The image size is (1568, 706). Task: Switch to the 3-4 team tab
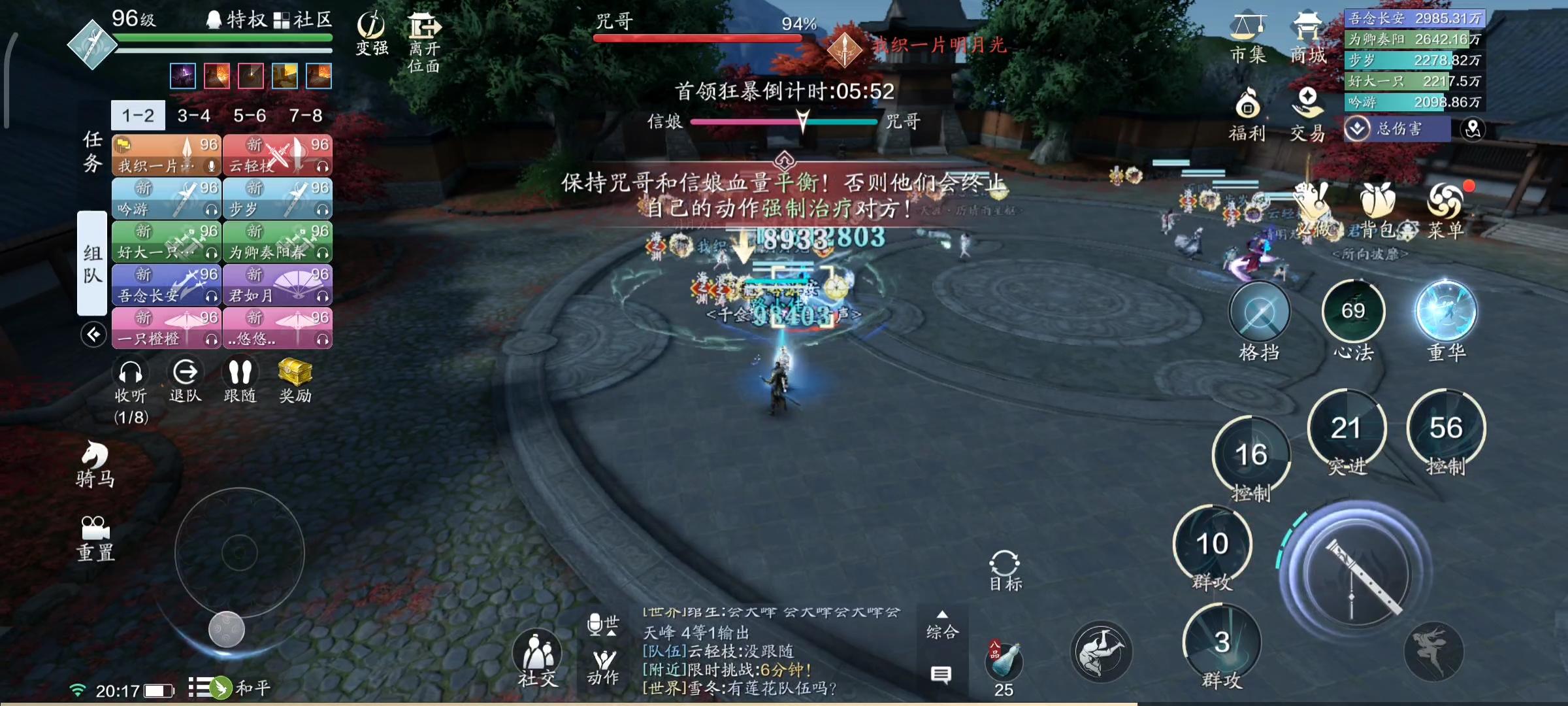pyautogui.click(x=194, y=114)
